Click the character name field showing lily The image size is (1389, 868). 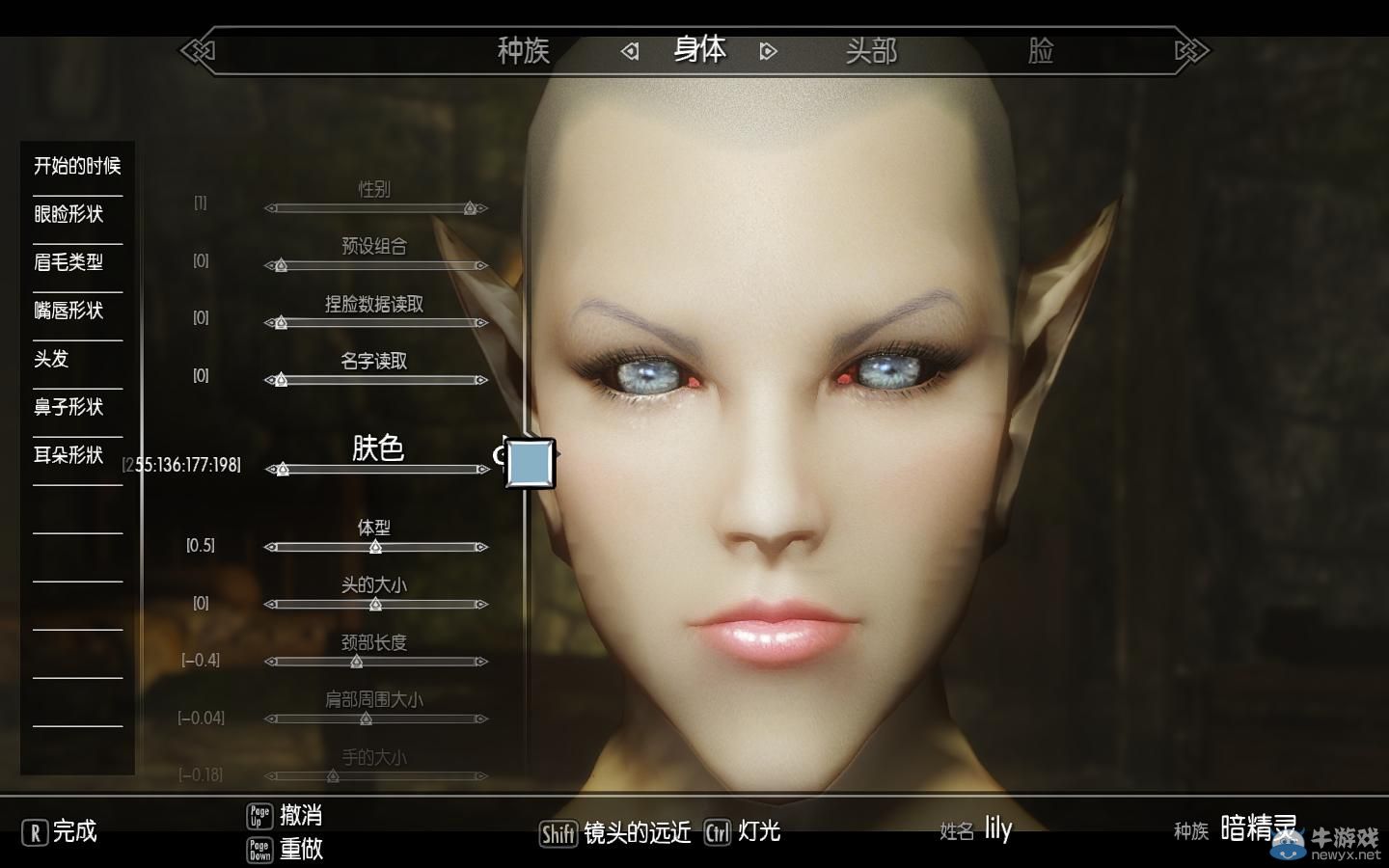[x=997, y=828]
